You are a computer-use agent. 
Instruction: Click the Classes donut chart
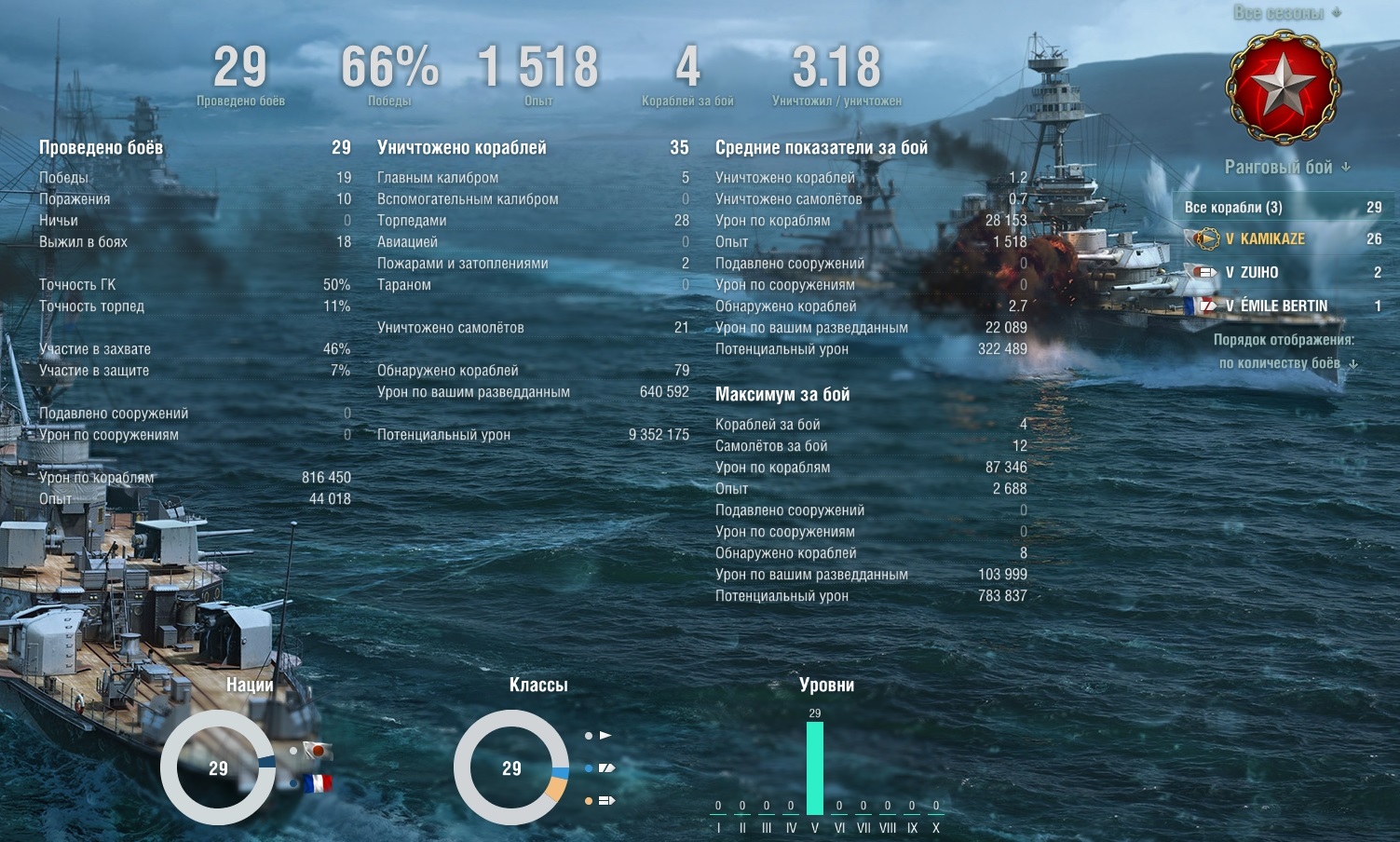[x=511, y=767]
